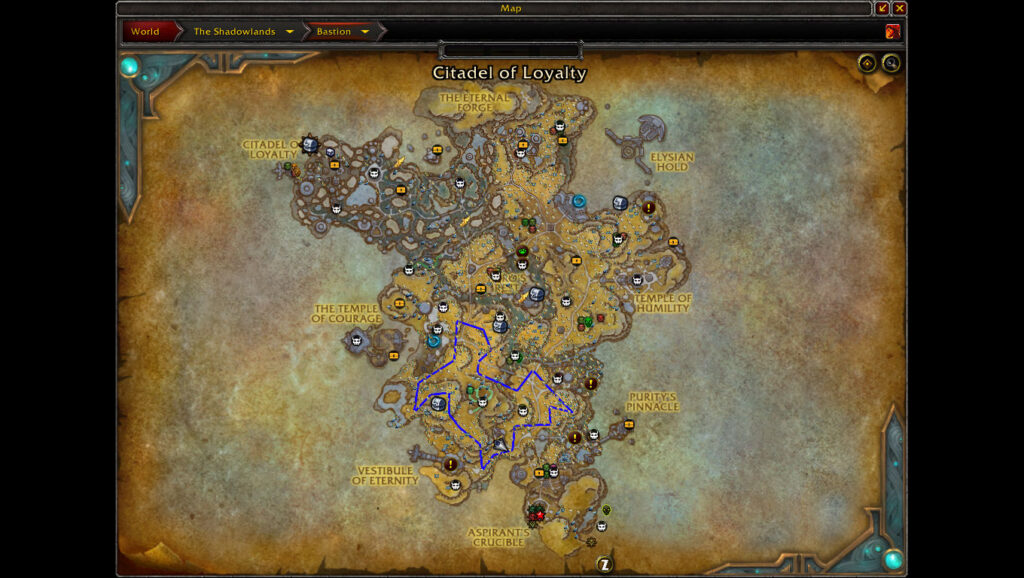Click the Z button at map bottom

coord(605,564)
